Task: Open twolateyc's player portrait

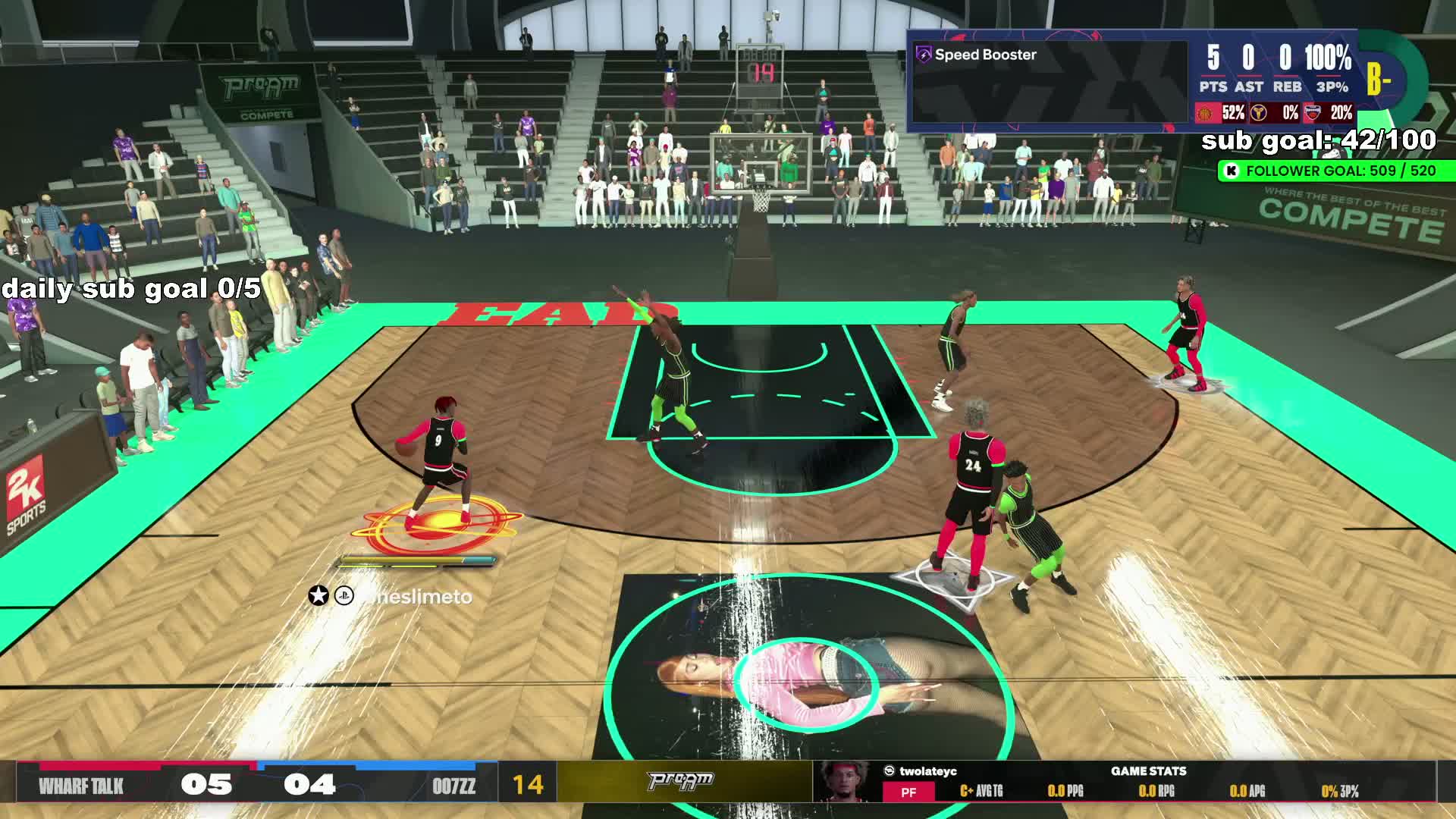Action: point(846,780)
